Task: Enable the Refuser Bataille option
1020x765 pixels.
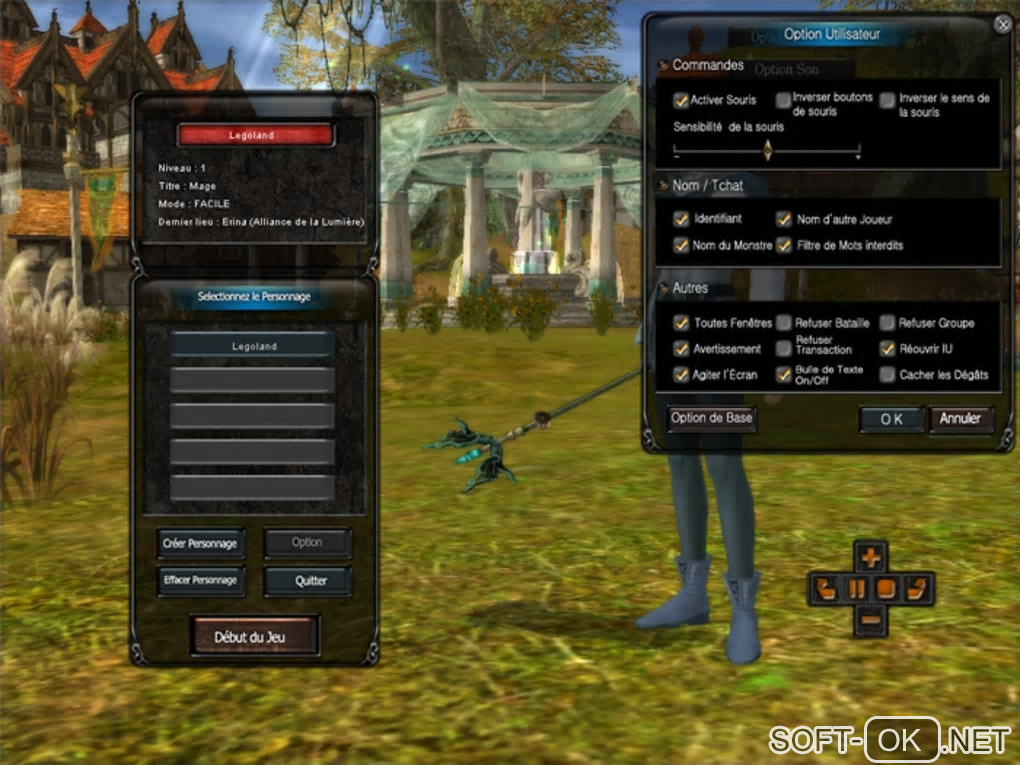Action: [x=785, y=323]
